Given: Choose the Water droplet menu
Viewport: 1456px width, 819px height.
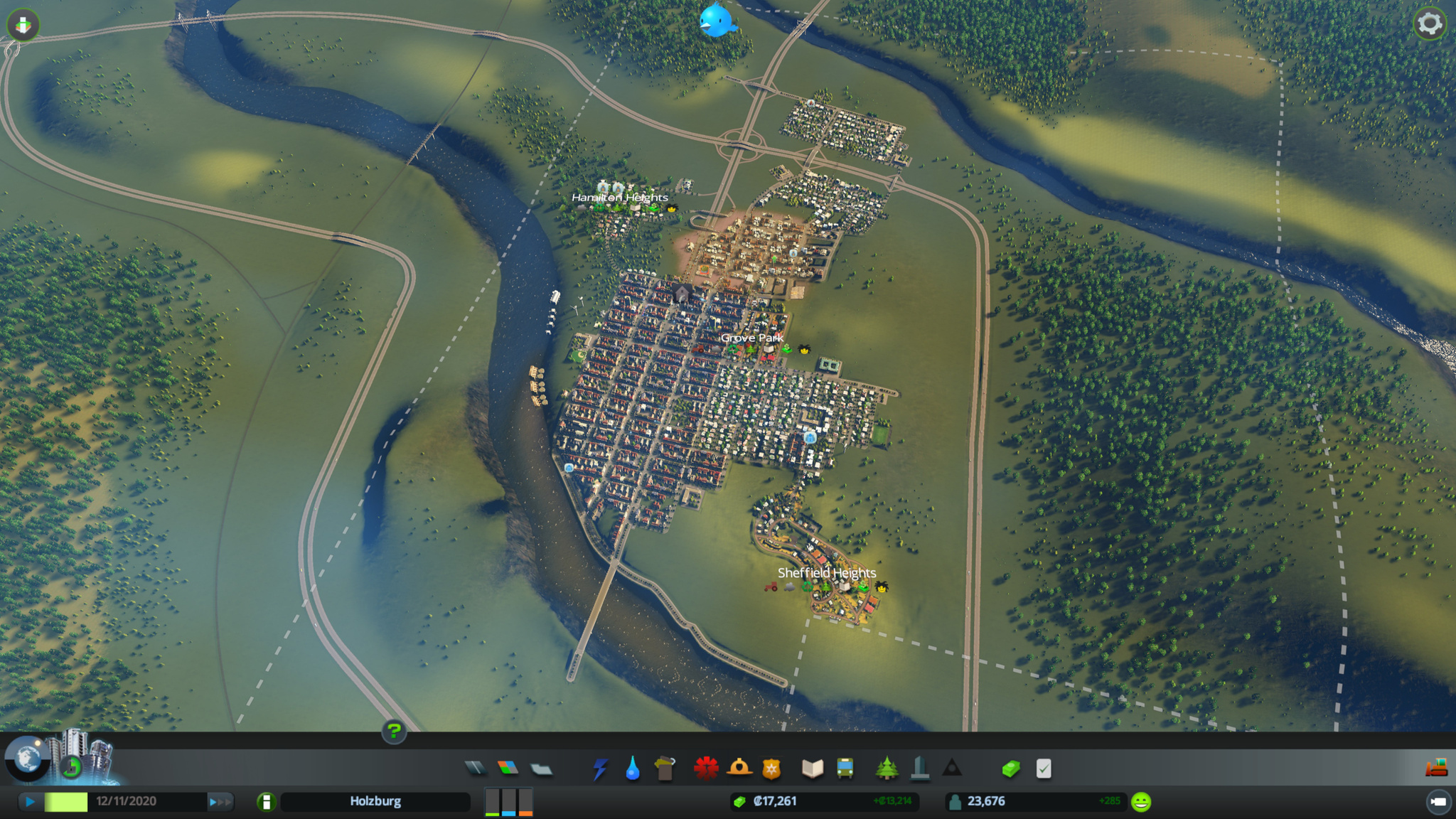Looking at the screenshot, I should click(633, 769).
